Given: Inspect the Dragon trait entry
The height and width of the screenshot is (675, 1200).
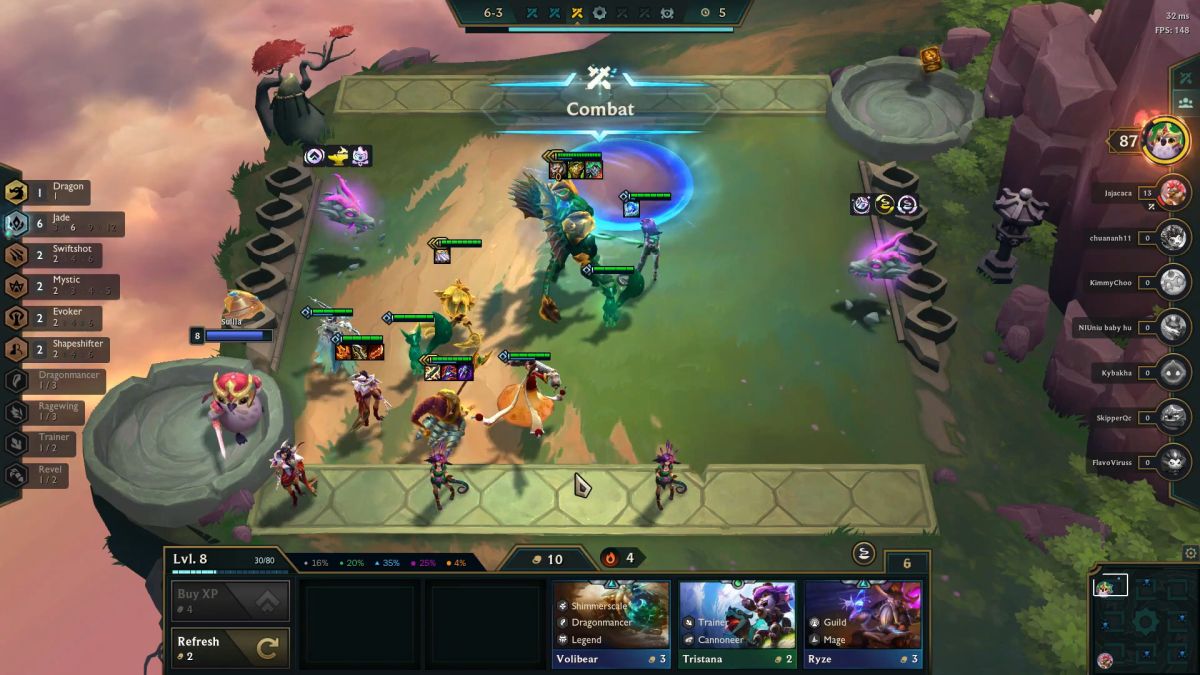Looking at the screenshot, I should pyautogui.click(x=60, y=192).
